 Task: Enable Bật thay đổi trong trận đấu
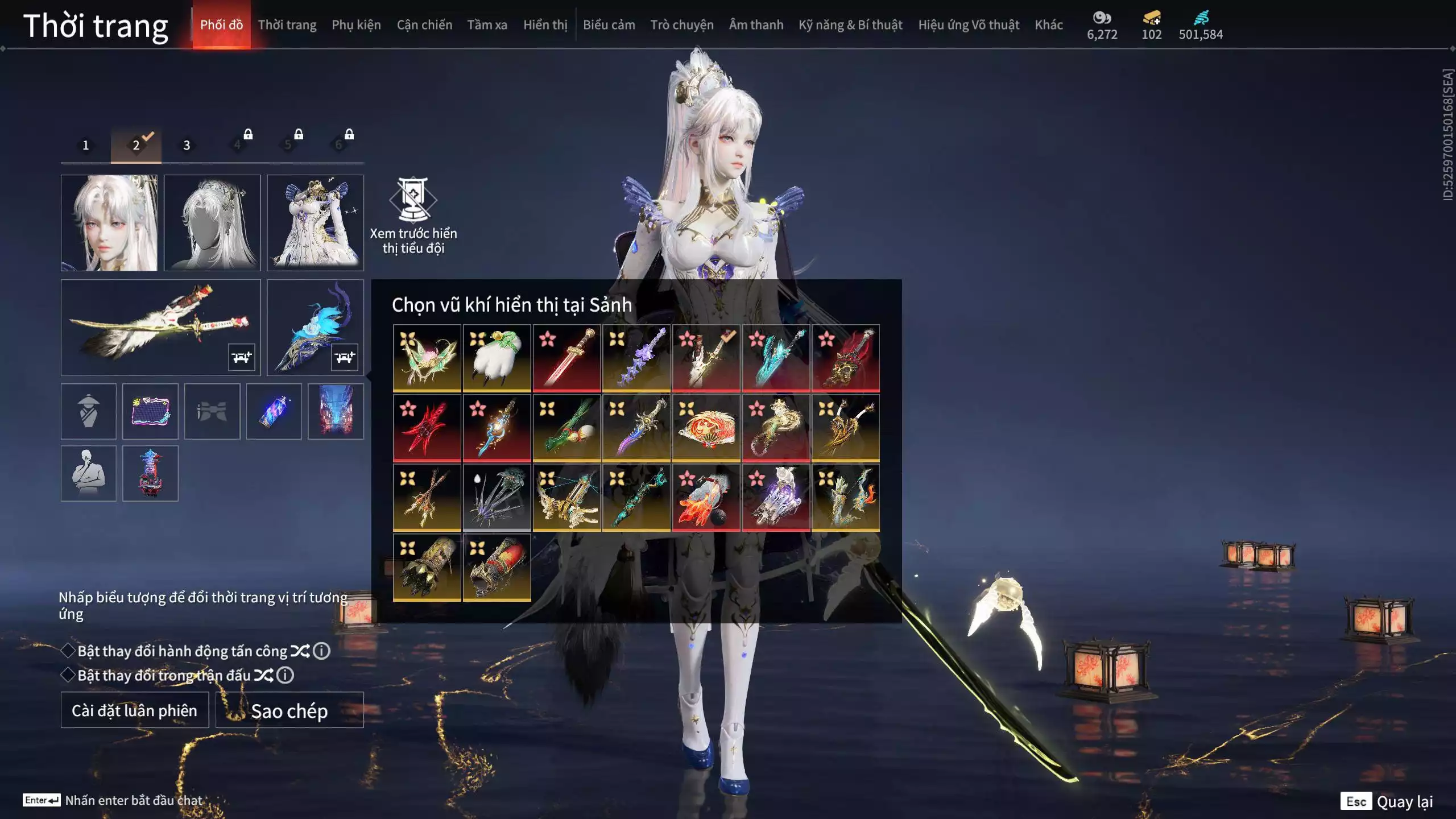point(68,675)
